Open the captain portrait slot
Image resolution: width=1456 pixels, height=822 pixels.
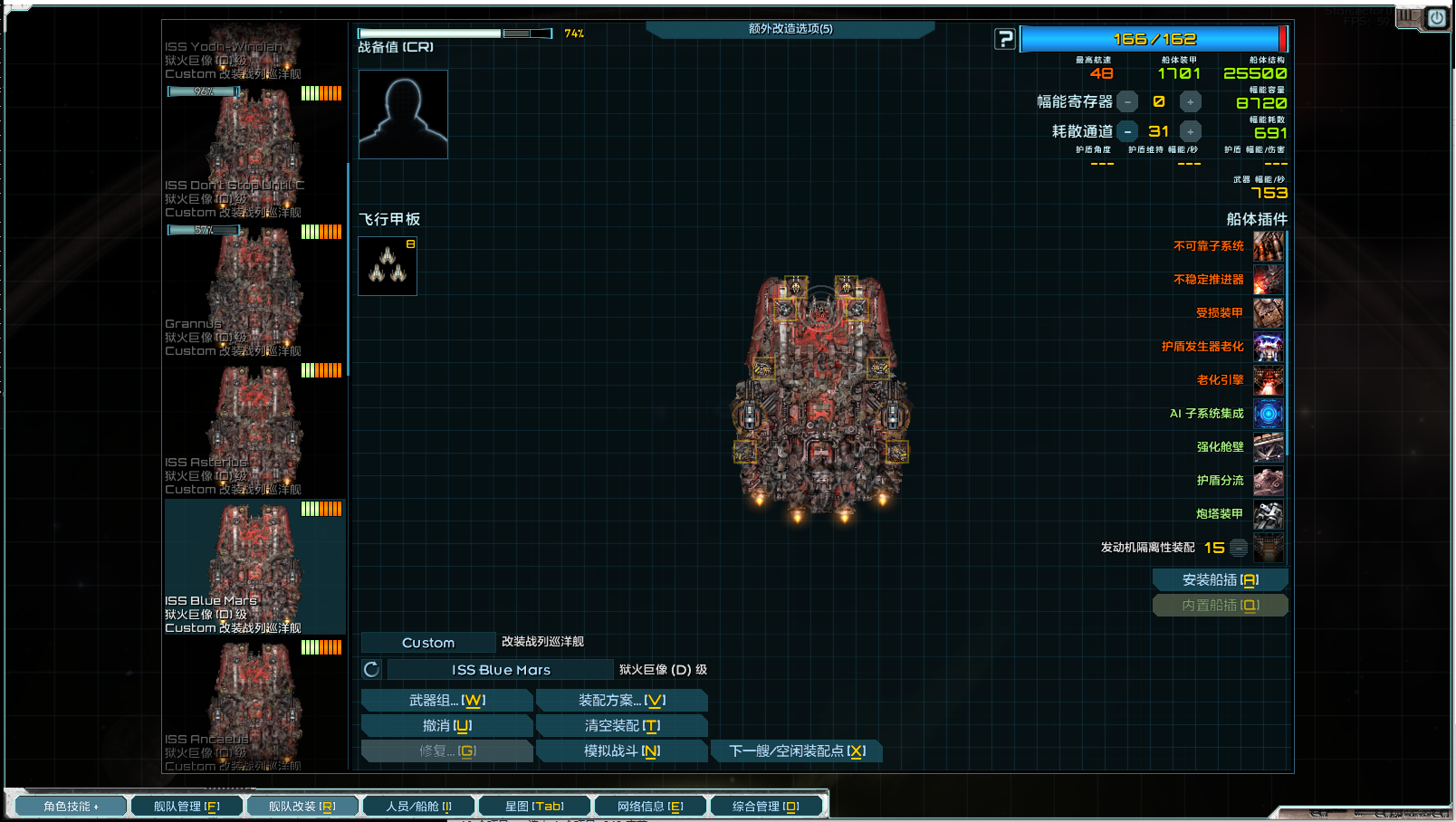click(403, 114)
